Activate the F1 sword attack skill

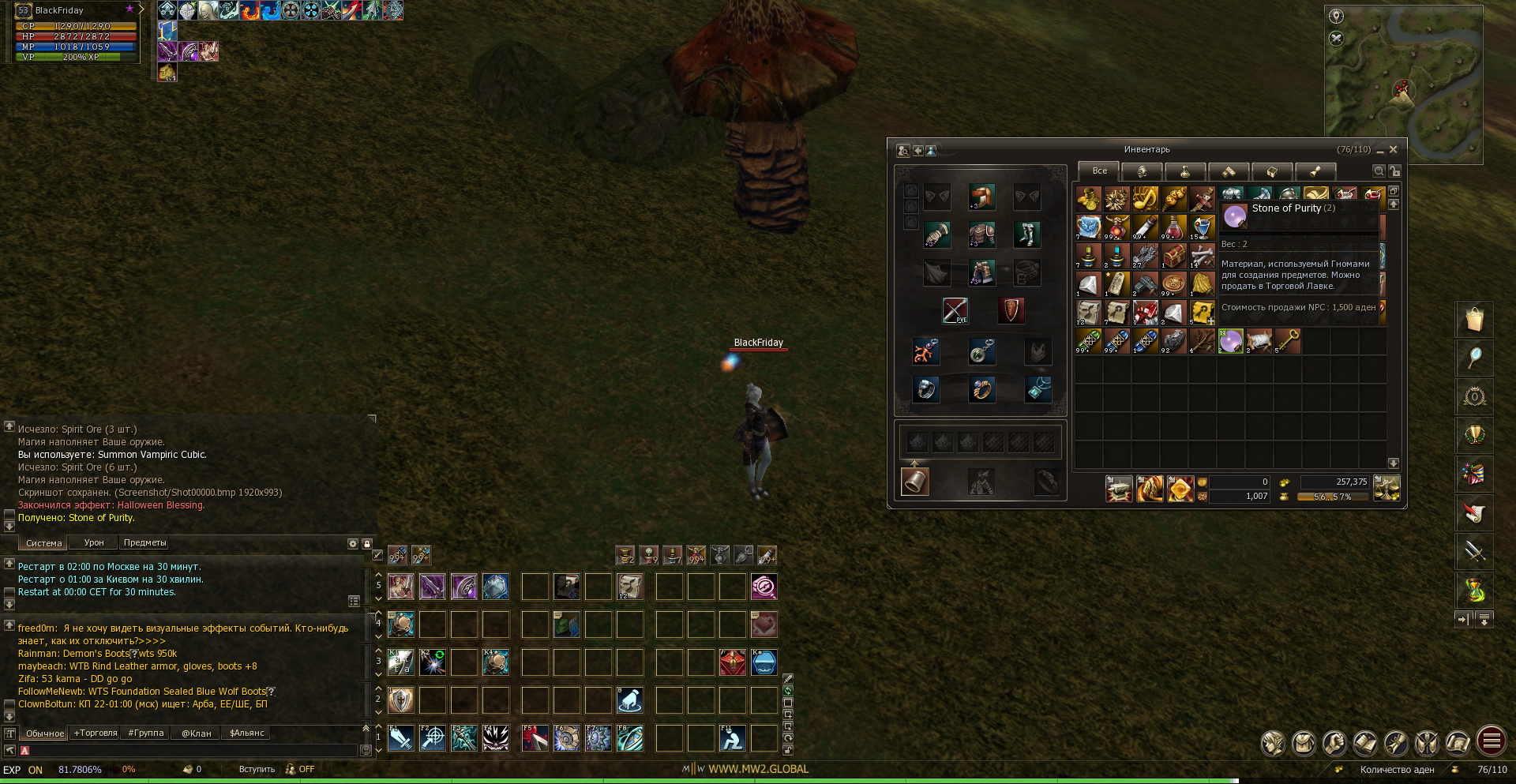pyautogui.click(x=401, y=739)
